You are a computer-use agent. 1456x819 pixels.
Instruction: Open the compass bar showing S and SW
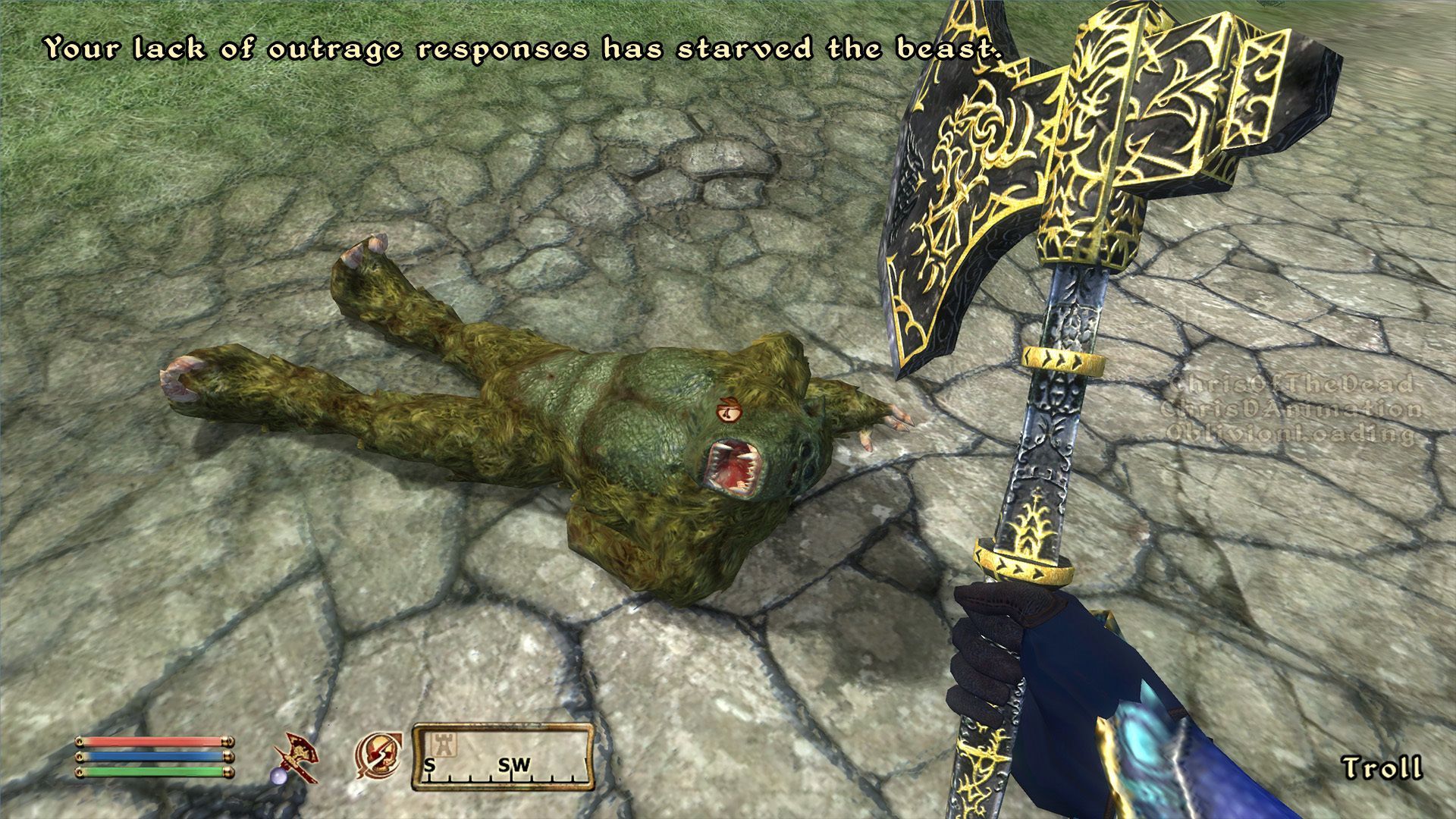pos(503,757)
